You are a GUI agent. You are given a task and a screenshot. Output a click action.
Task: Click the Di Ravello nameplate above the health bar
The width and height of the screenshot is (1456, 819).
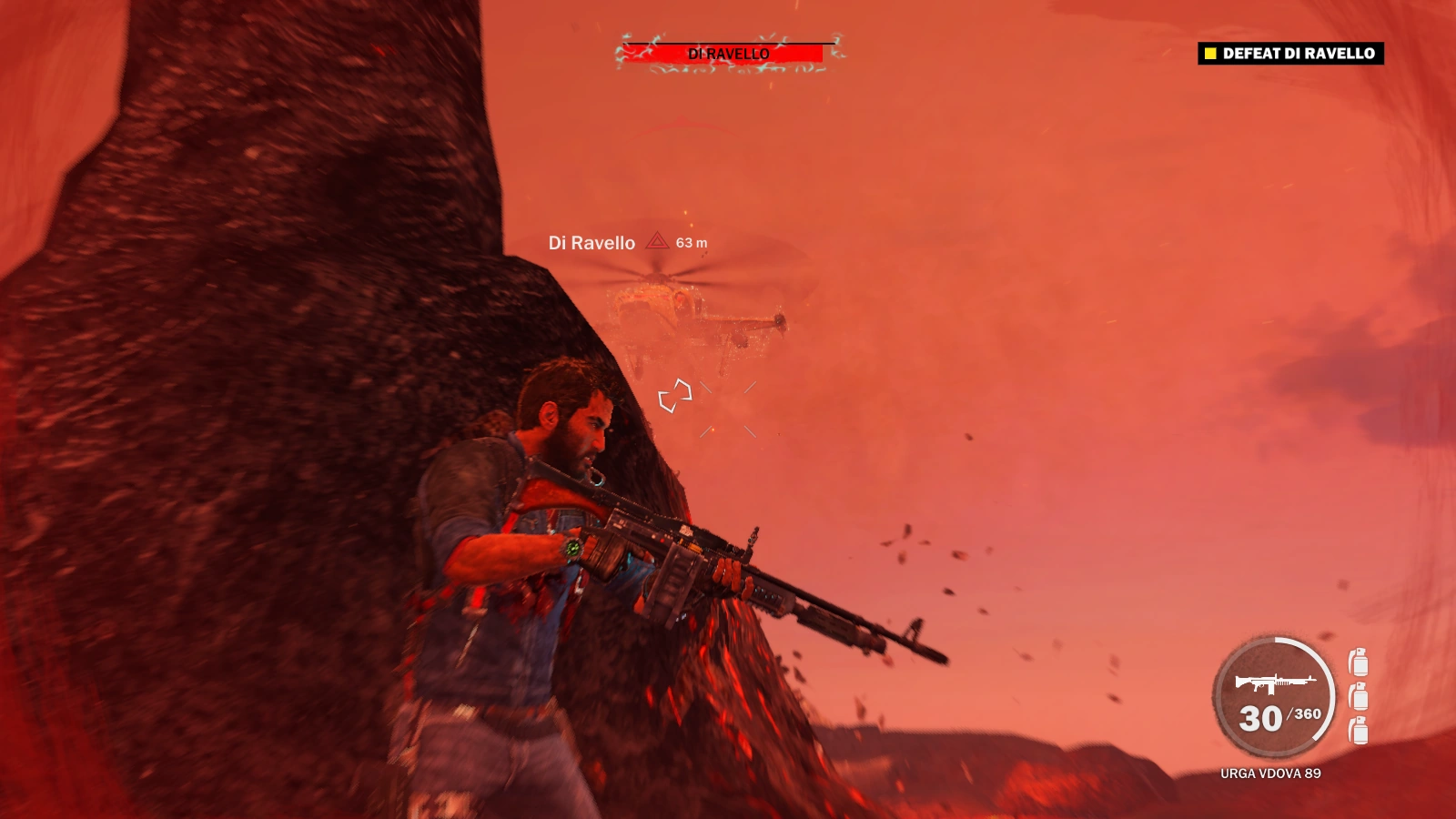coord(728,52)
